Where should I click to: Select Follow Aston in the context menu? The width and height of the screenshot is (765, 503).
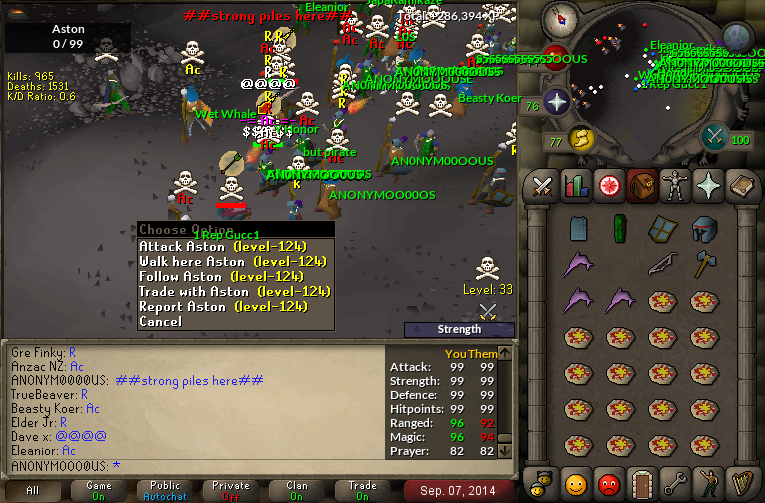click(220, 276)
